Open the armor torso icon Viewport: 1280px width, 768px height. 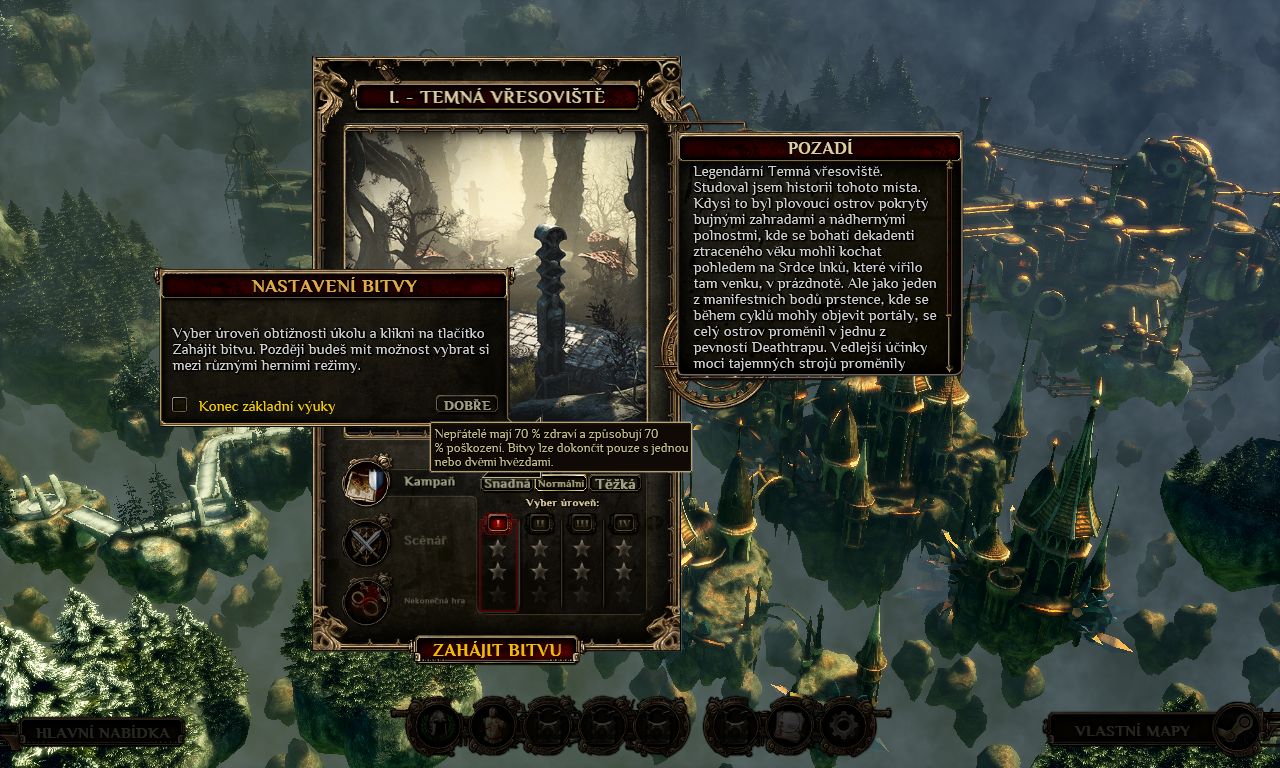496,725
